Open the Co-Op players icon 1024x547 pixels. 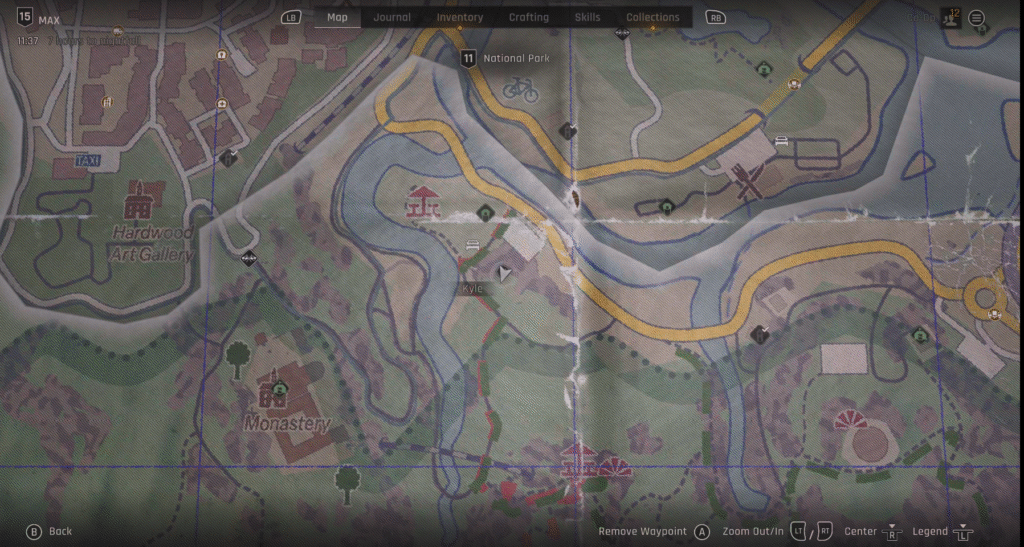(x=950, y=18)
